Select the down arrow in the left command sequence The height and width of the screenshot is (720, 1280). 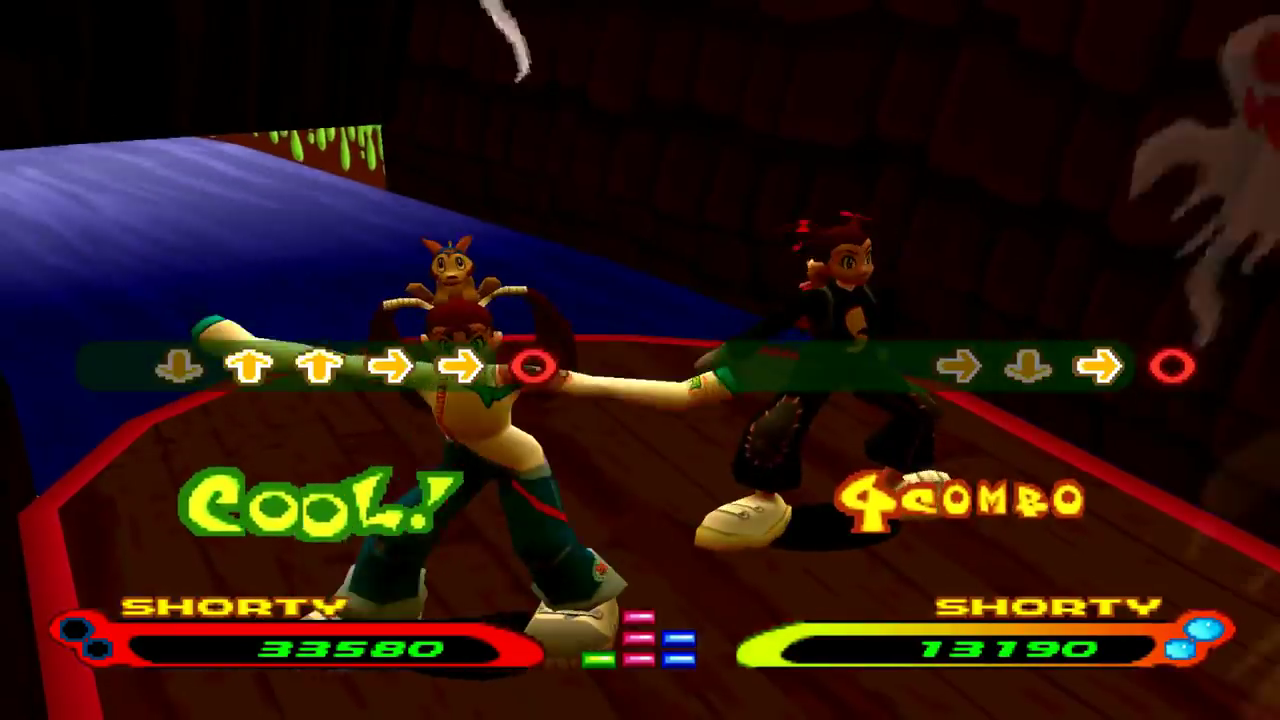pos(181,366)
